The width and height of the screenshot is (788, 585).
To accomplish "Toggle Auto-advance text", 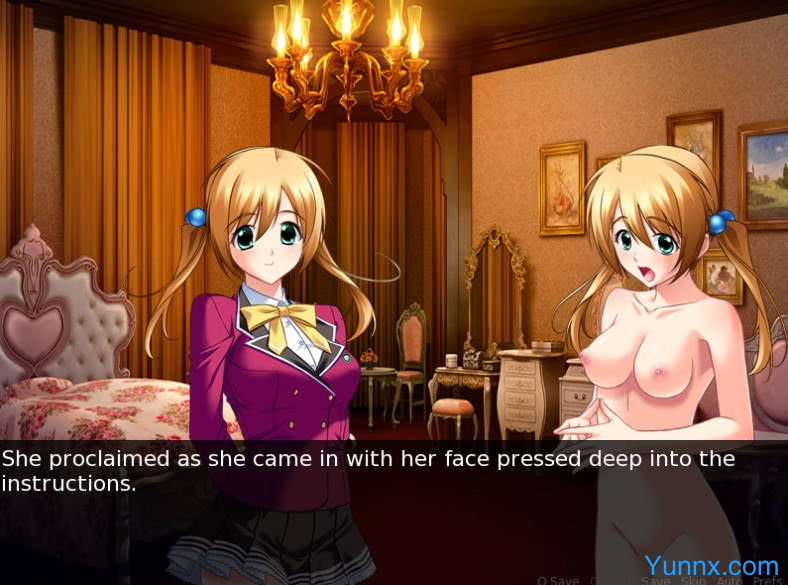I will [x=728, y=580].
